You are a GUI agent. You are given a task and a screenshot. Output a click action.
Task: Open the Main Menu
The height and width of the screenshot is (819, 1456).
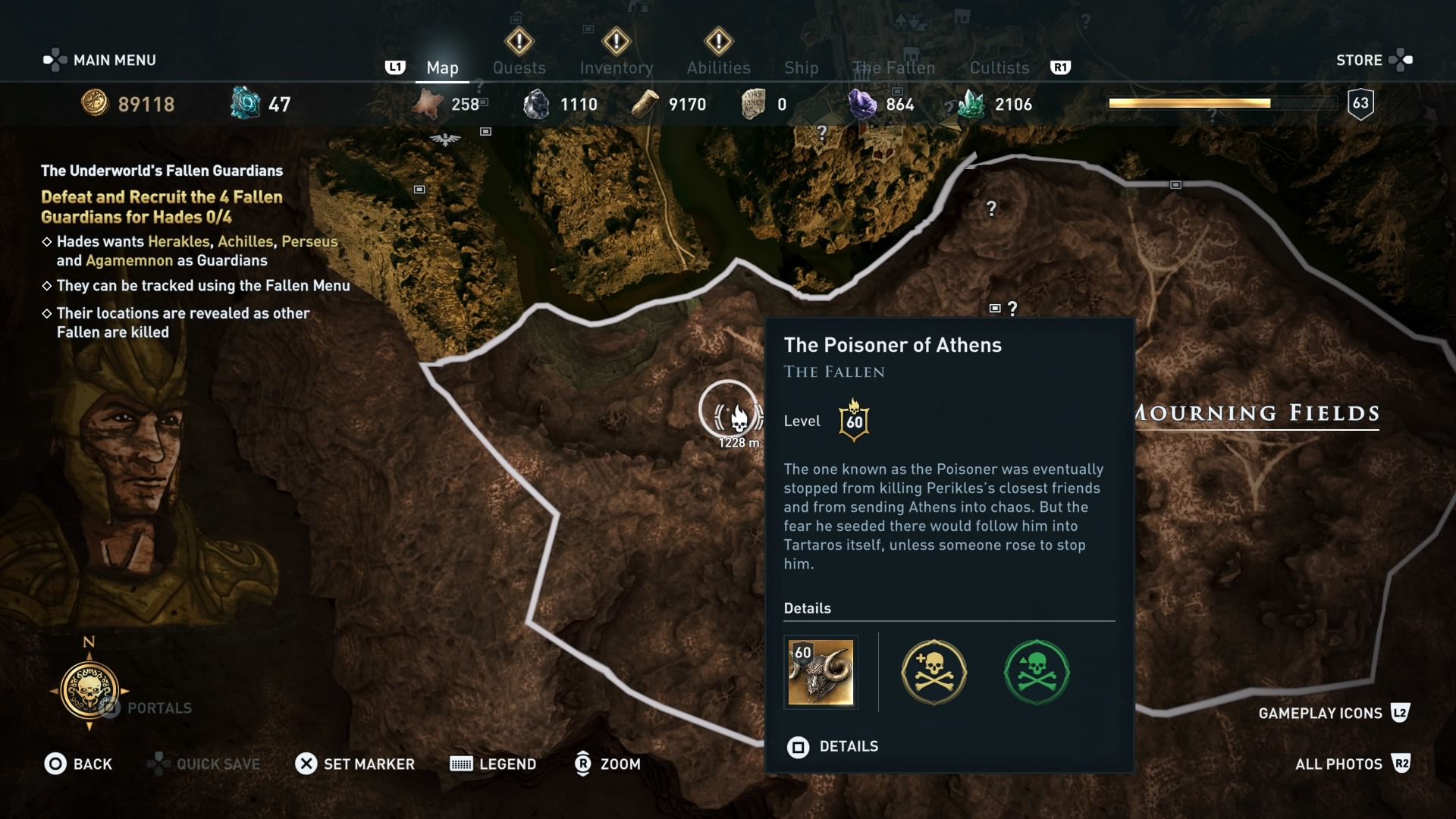(x=99, y=60)
